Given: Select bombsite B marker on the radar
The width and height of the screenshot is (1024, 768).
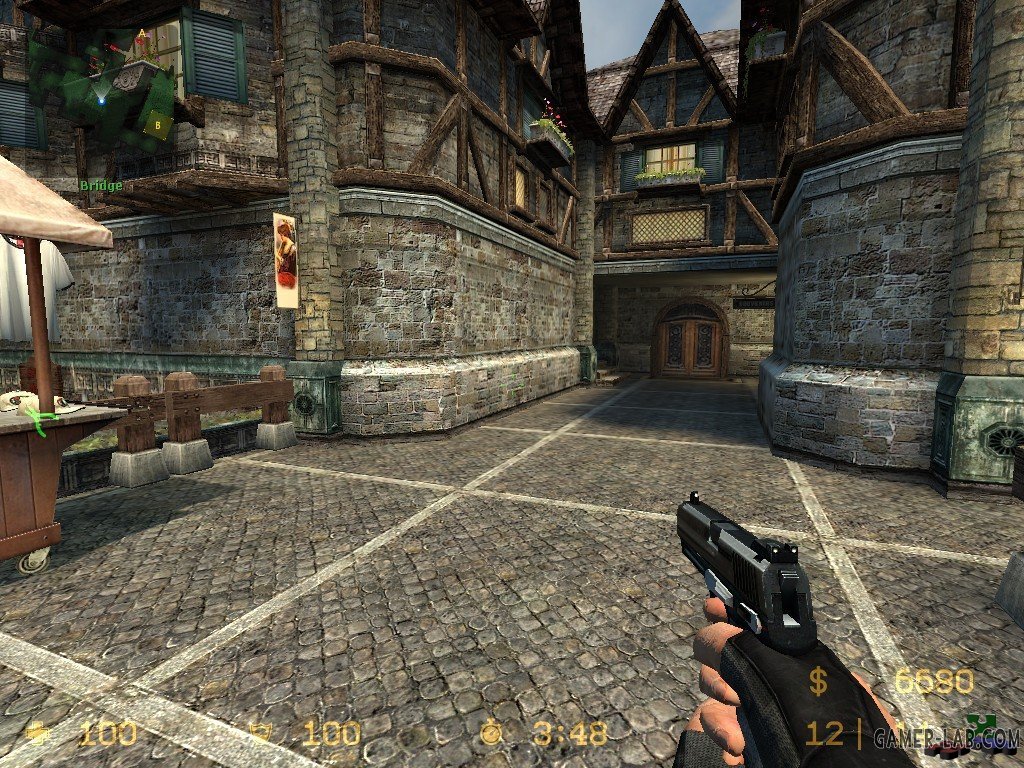Looking at the screenshot, I should coord(157,125).
